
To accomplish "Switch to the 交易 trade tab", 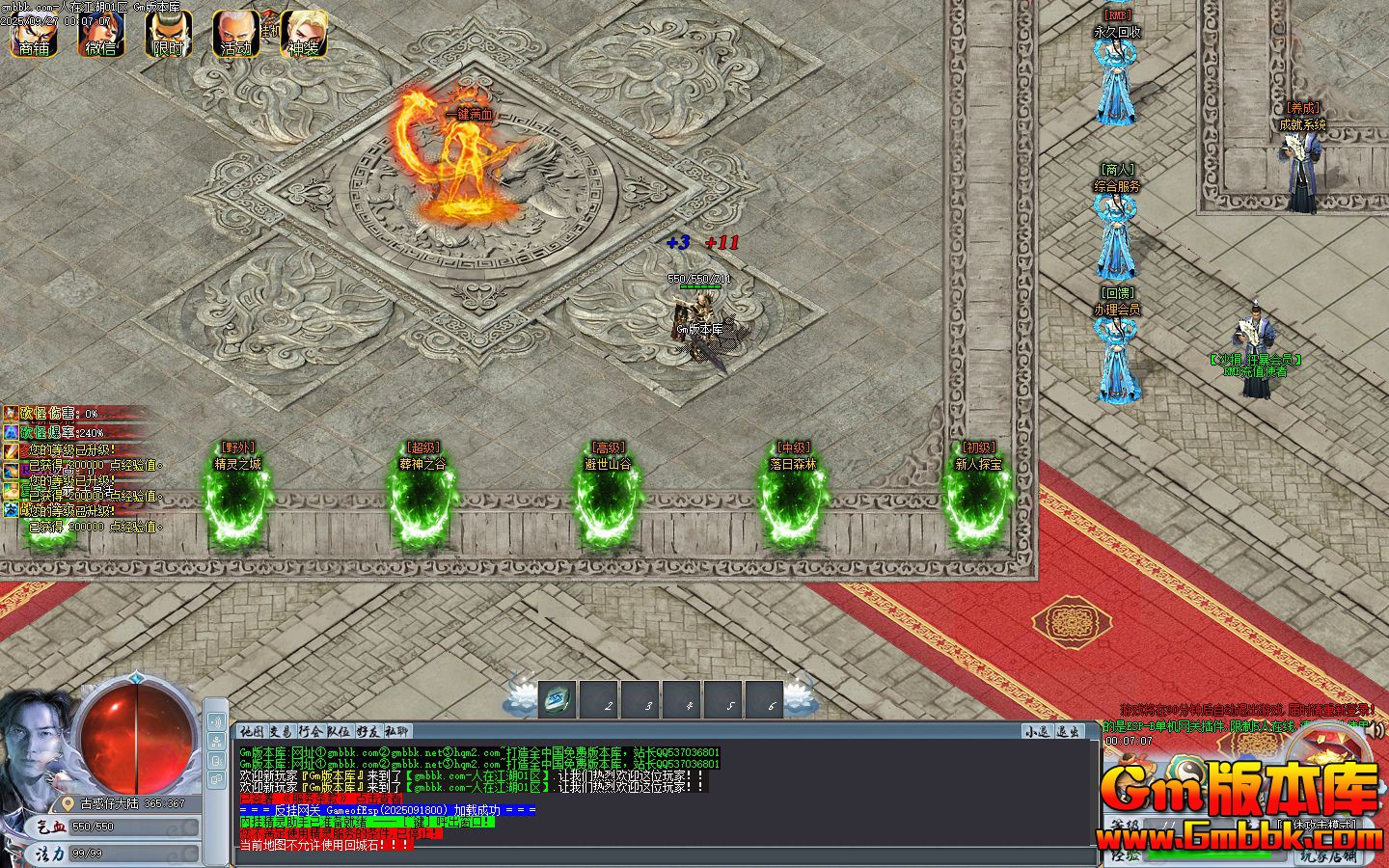I will tap(282, 732).
